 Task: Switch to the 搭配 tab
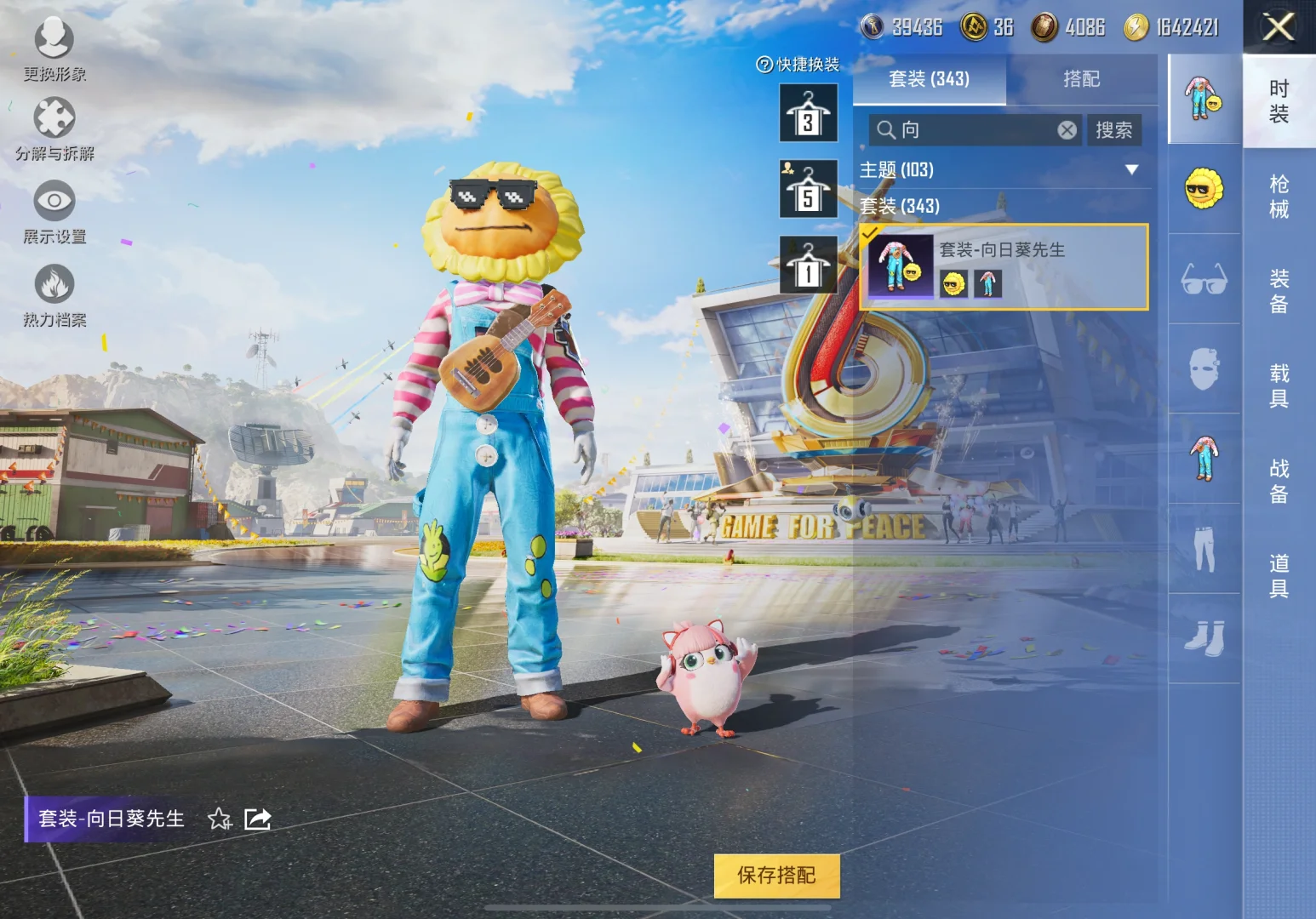[x=1081, y=79]
